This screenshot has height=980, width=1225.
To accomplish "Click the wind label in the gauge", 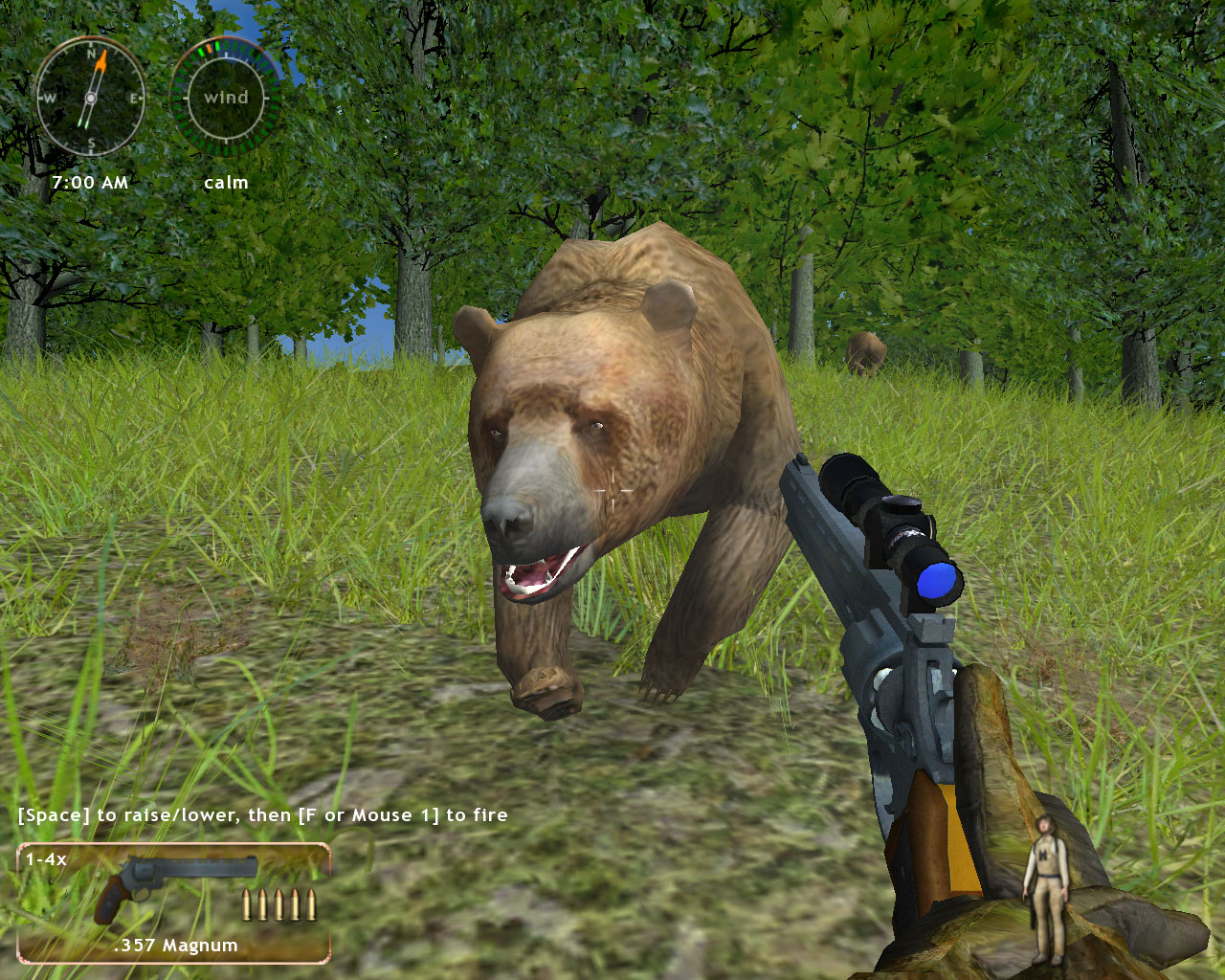I will pos(226,97).
